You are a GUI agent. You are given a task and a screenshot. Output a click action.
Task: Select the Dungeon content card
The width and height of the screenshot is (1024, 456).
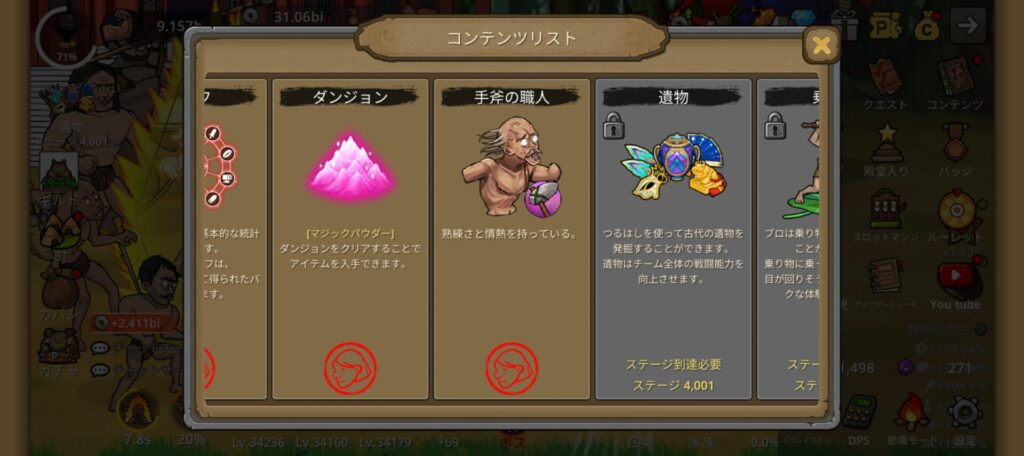tap(350, 238)
